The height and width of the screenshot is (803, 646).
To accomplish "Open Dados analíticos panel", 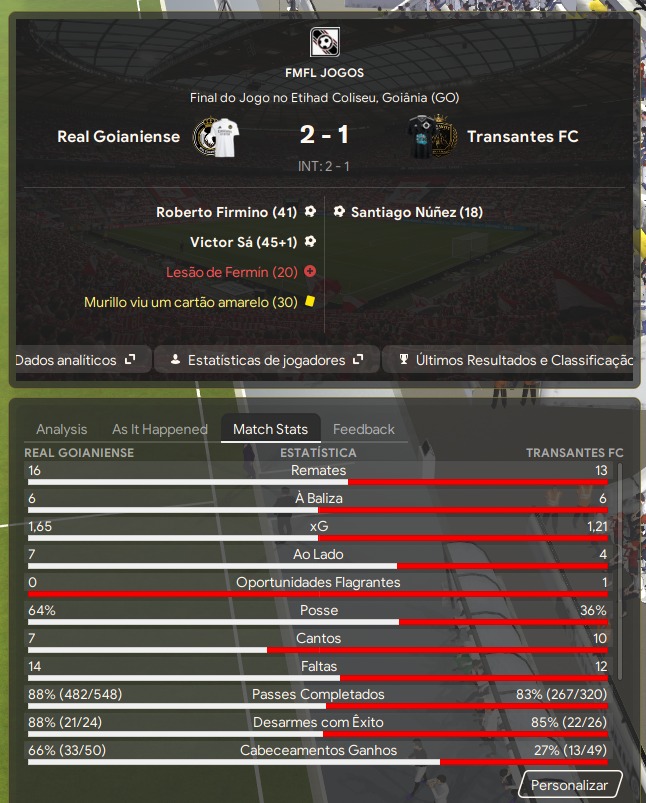I will tap(76, 360).
